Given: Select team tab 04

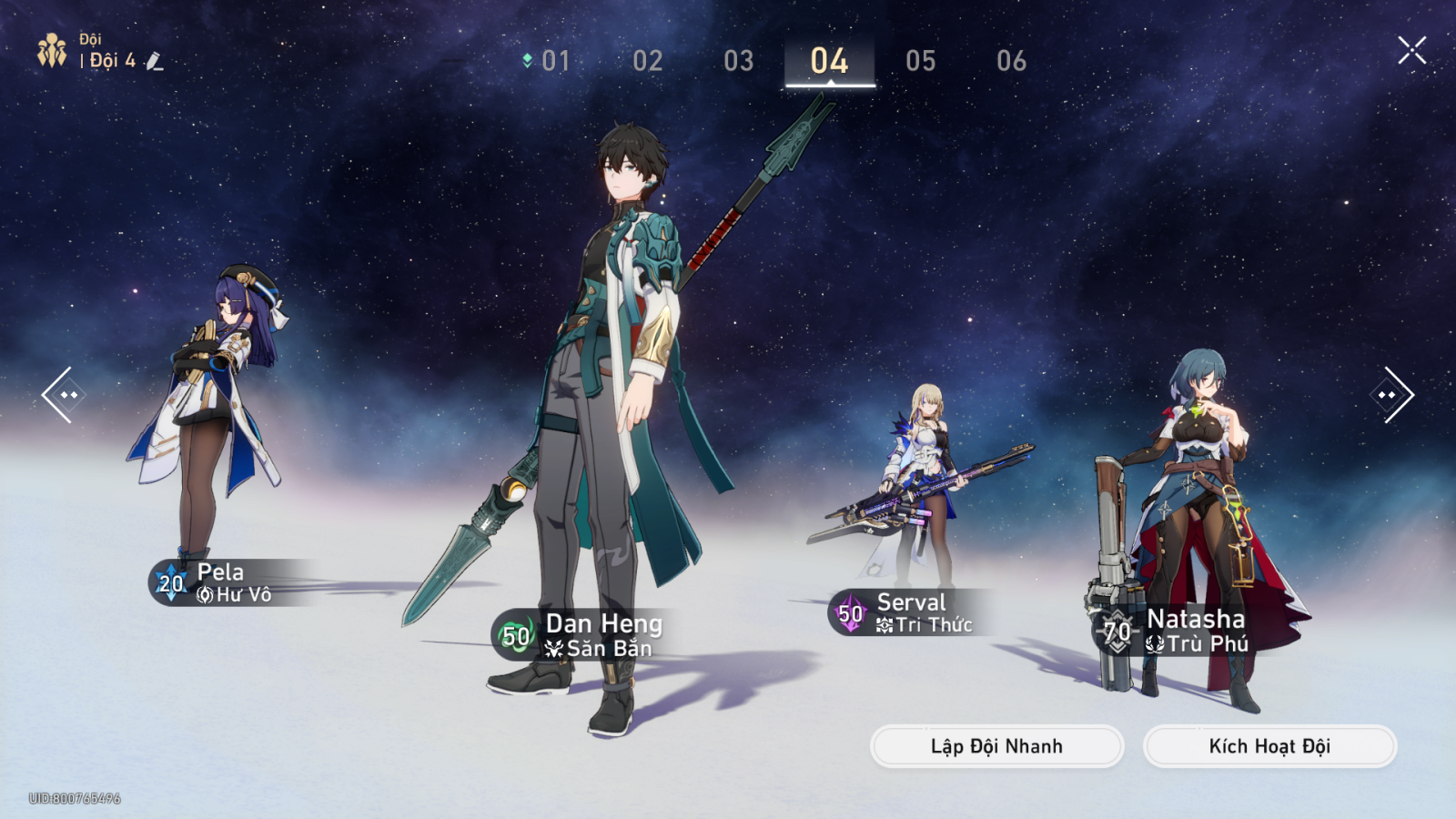Looking at the screenshot, I should coord(830,61).
